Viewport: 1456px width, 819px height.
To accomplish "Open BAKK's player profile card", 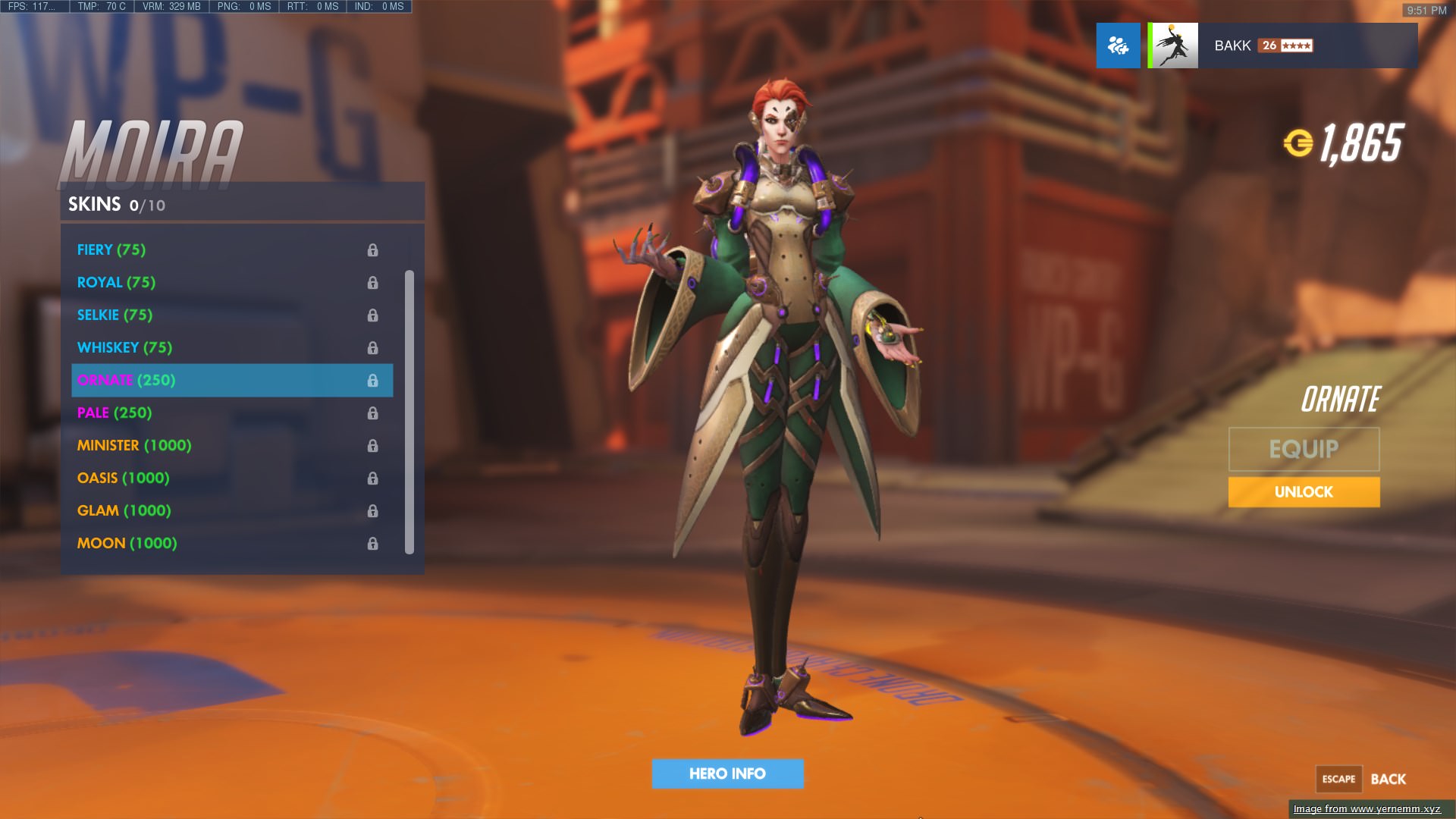I will pyautogui.click(x=1282, y=45).
